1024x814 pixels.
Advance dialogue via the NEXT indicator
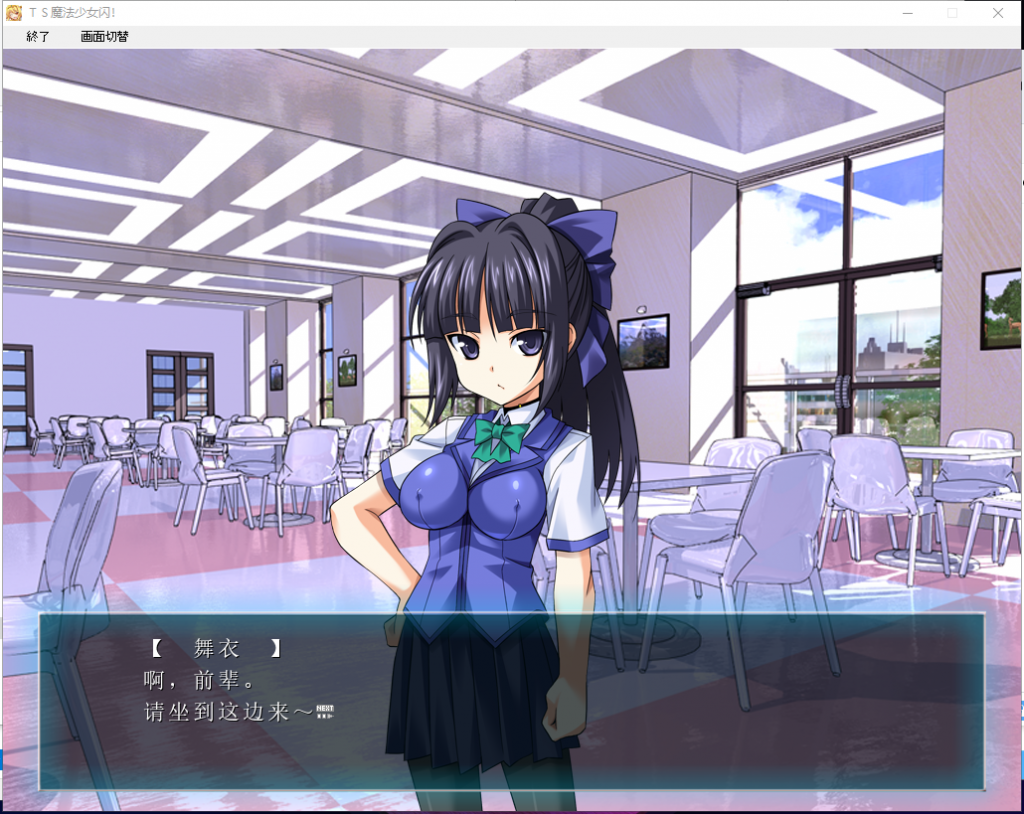click(324, 712)
